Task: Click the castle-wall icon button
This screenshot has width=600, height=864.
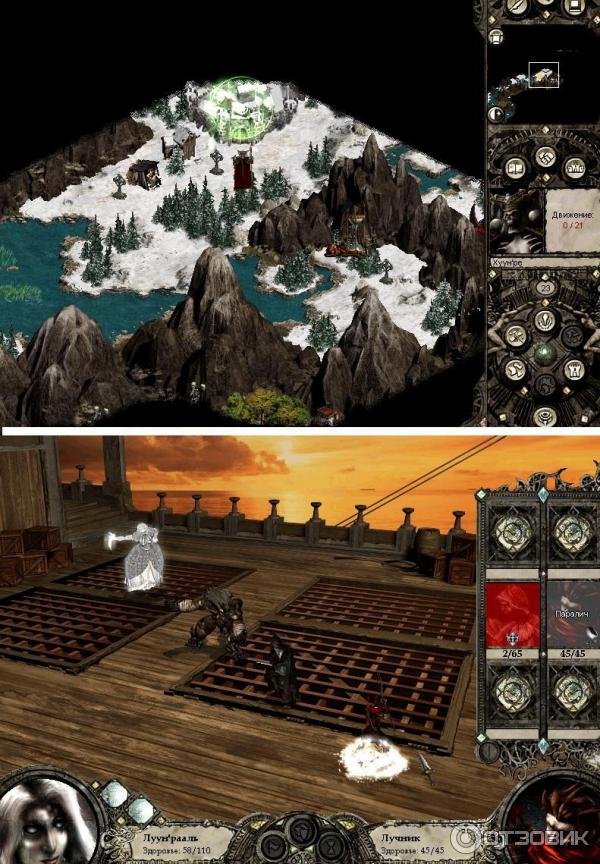Action: coord(573,168)
